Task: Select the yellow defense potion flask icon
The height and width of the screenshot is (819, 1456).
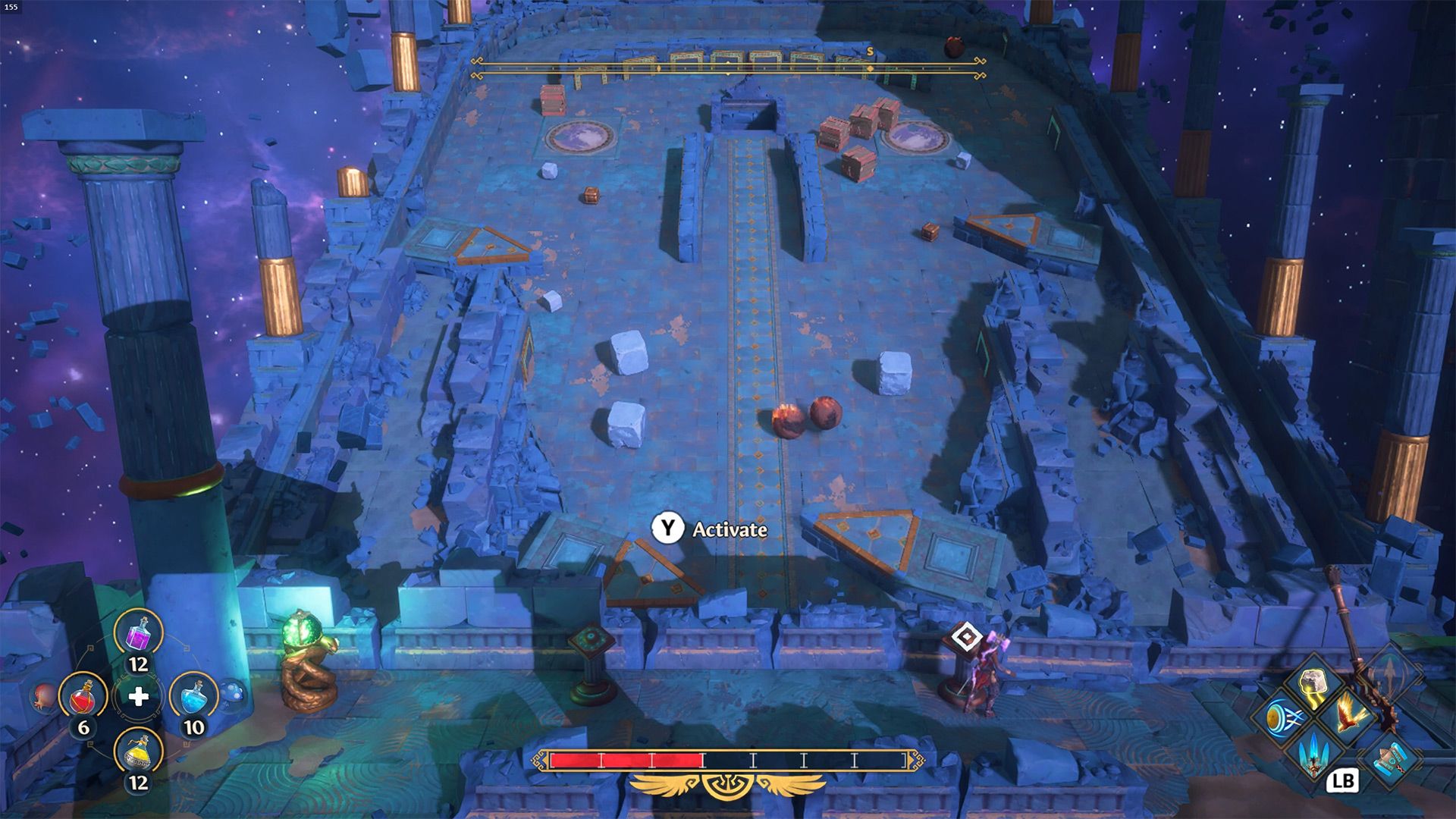Action: [137, 752]
